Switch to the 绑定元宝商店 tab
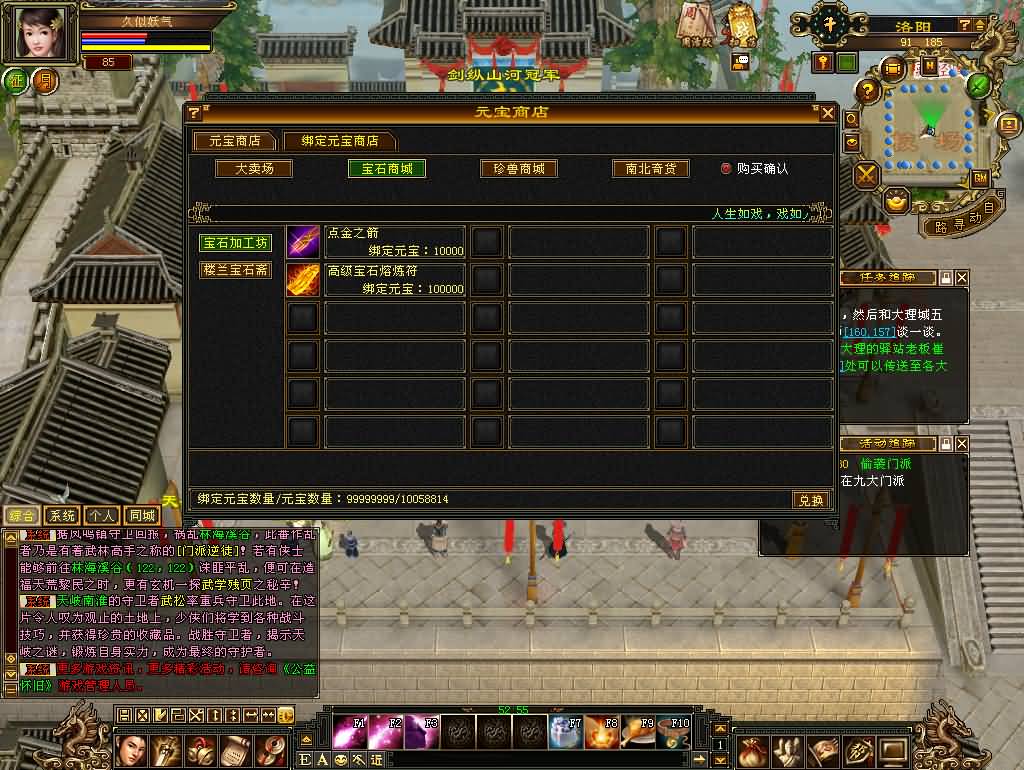 pos(339,141)
